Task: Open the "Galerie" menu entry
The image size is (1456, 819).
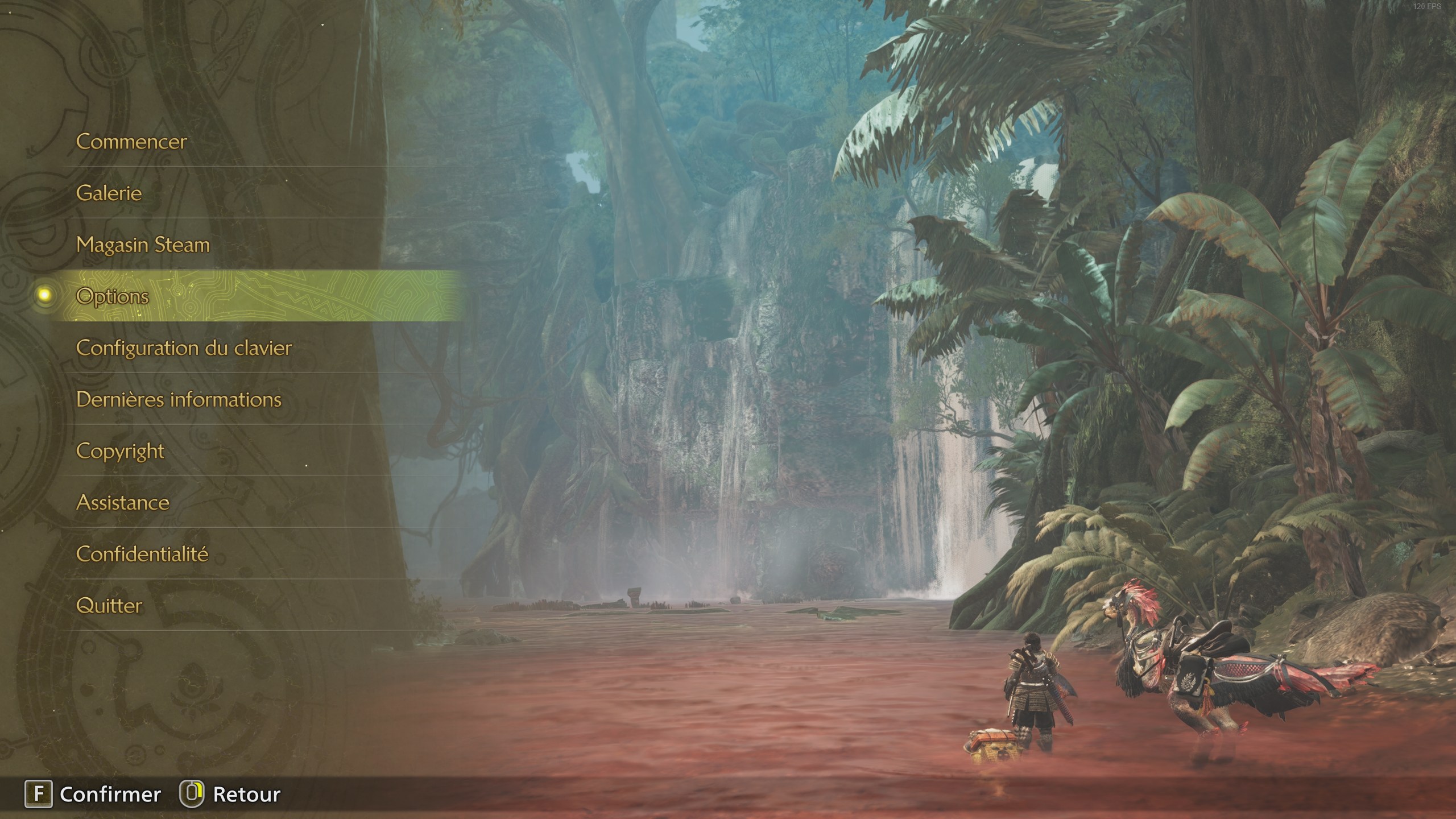Action: (110, 193)
